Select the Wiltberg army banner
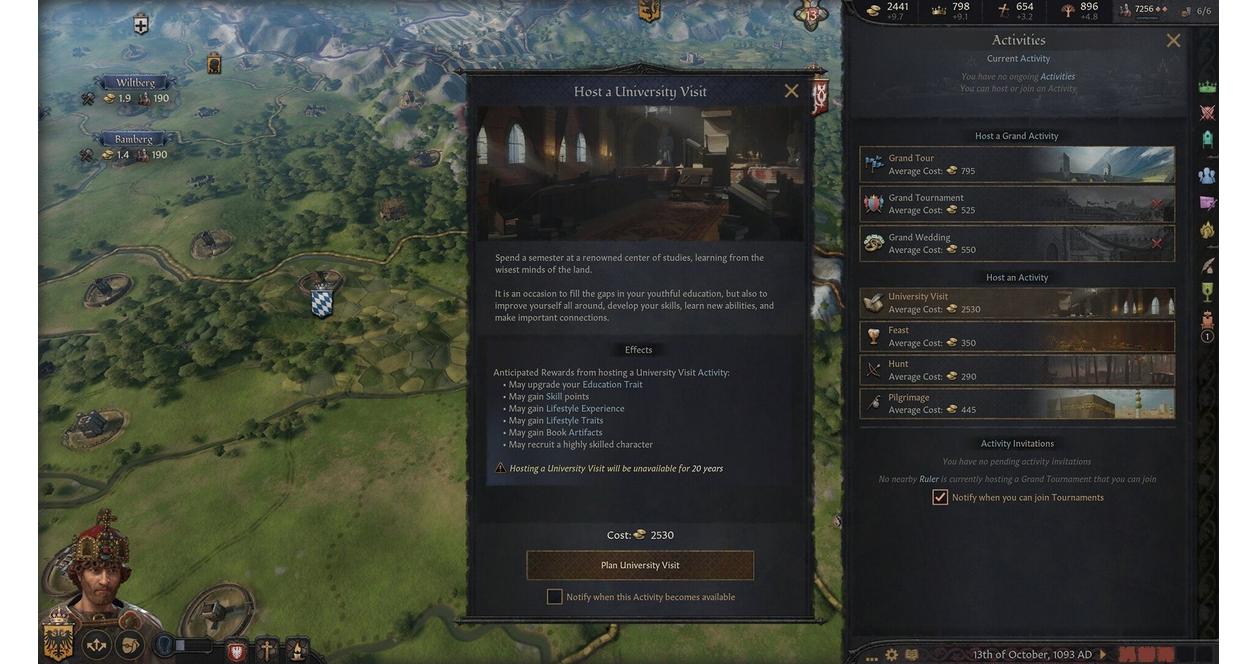This screenshot has width=1256, height=664. pyautogui.click(x=135, y=83)
